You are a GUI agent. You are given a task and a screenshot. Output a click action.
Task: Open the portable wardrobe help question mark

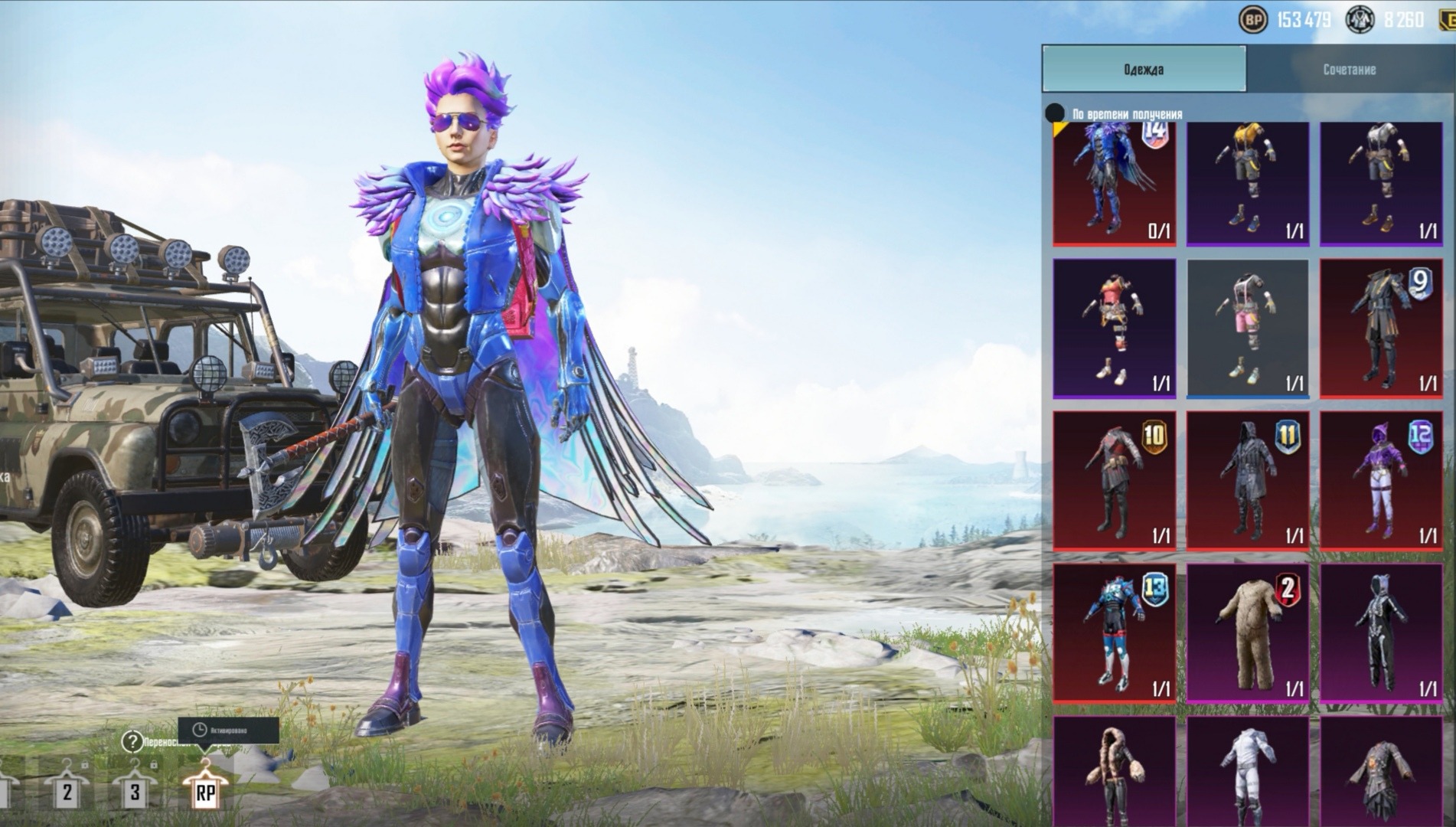point(132,741)
